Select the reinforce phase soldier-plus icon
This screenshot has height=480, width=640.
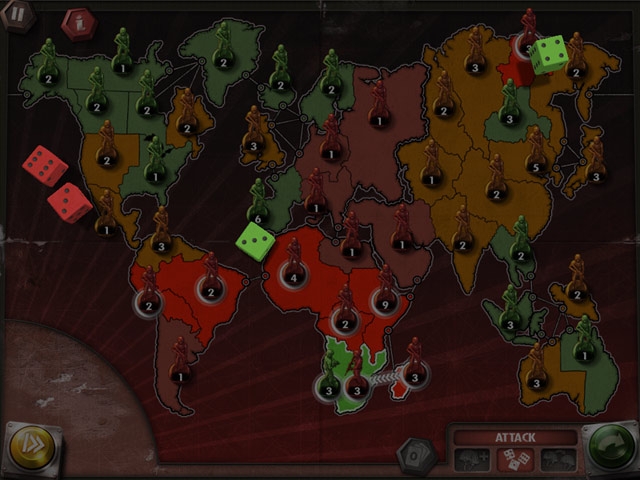tap(472, 459)
